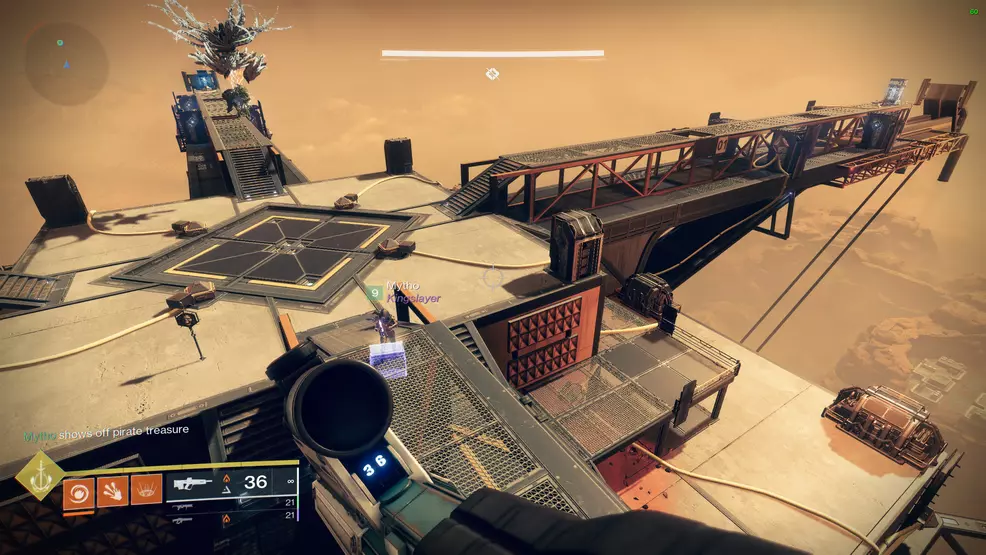
Task: Activate the barricade class ability icon
Action: 146,490
